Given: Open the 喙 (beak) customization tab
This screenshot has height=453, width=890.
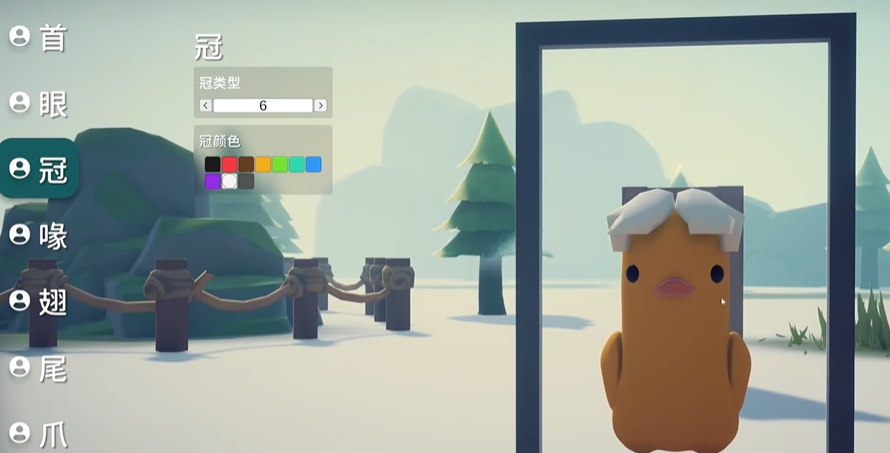Looking at the screenshot, I should click(x=39, y=235).
